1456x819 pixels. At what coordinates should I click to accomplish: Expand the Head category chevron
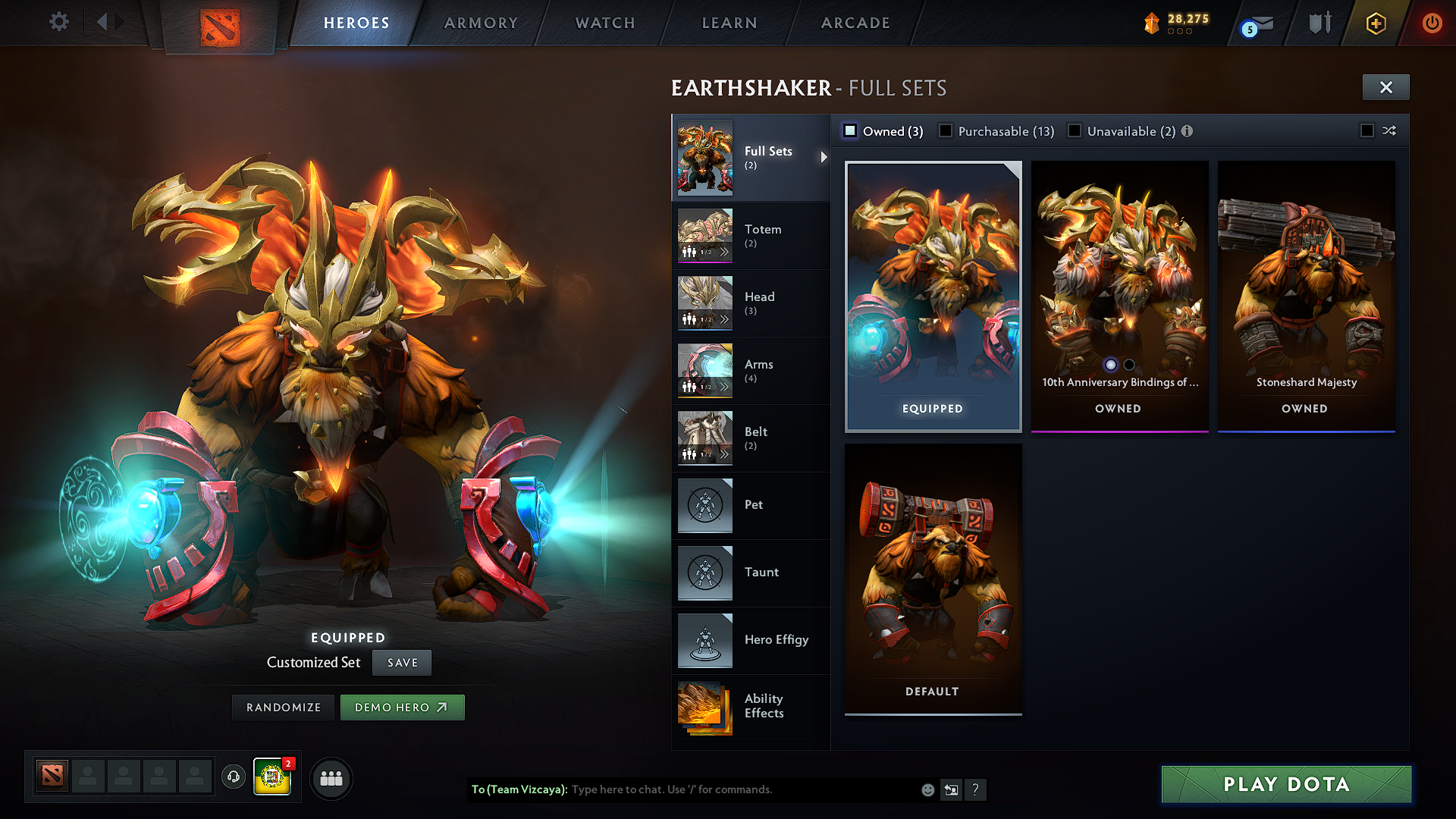(726, 319)
